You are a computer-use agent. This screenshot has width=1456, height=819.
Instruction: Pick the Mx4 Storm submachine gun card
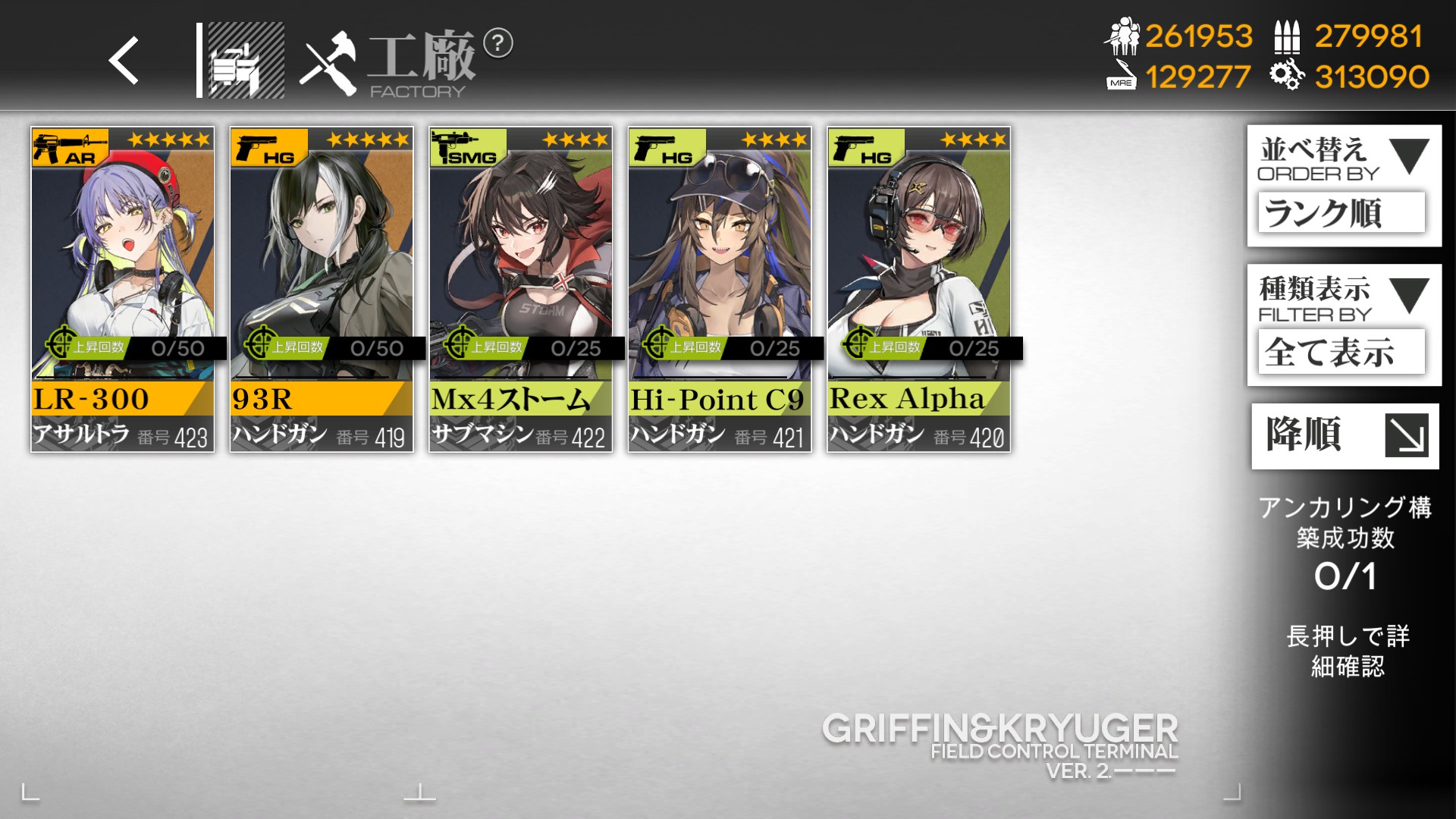[x=521, y=290]
